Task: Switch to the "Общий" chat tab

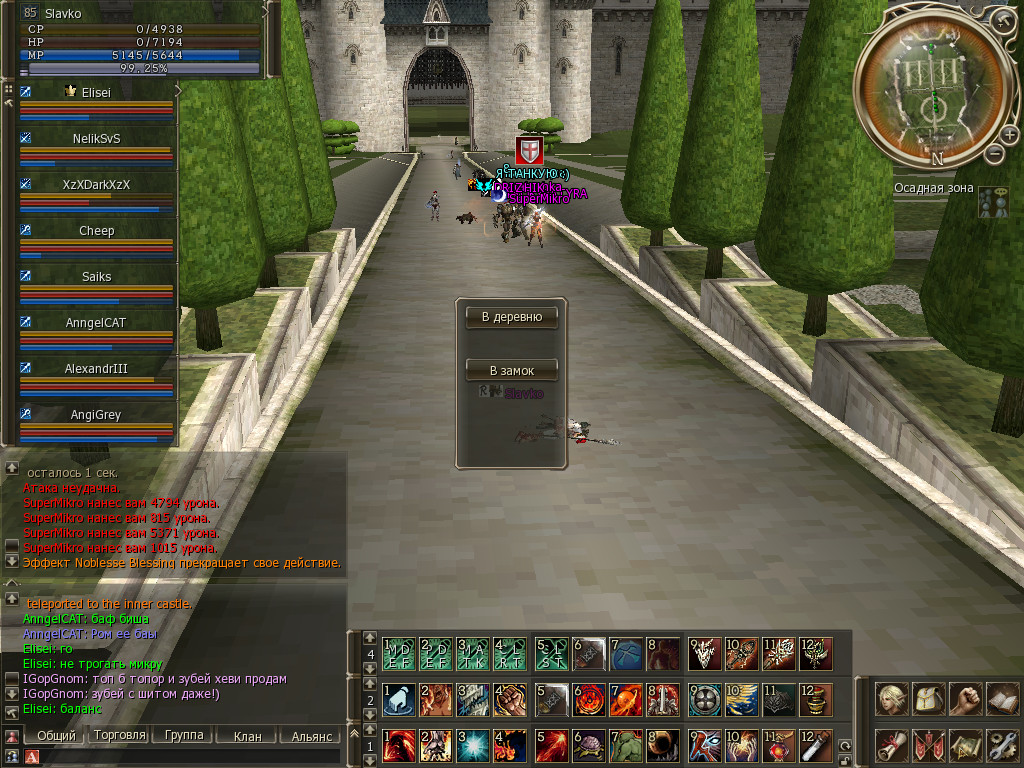Action: coord(55,735)
